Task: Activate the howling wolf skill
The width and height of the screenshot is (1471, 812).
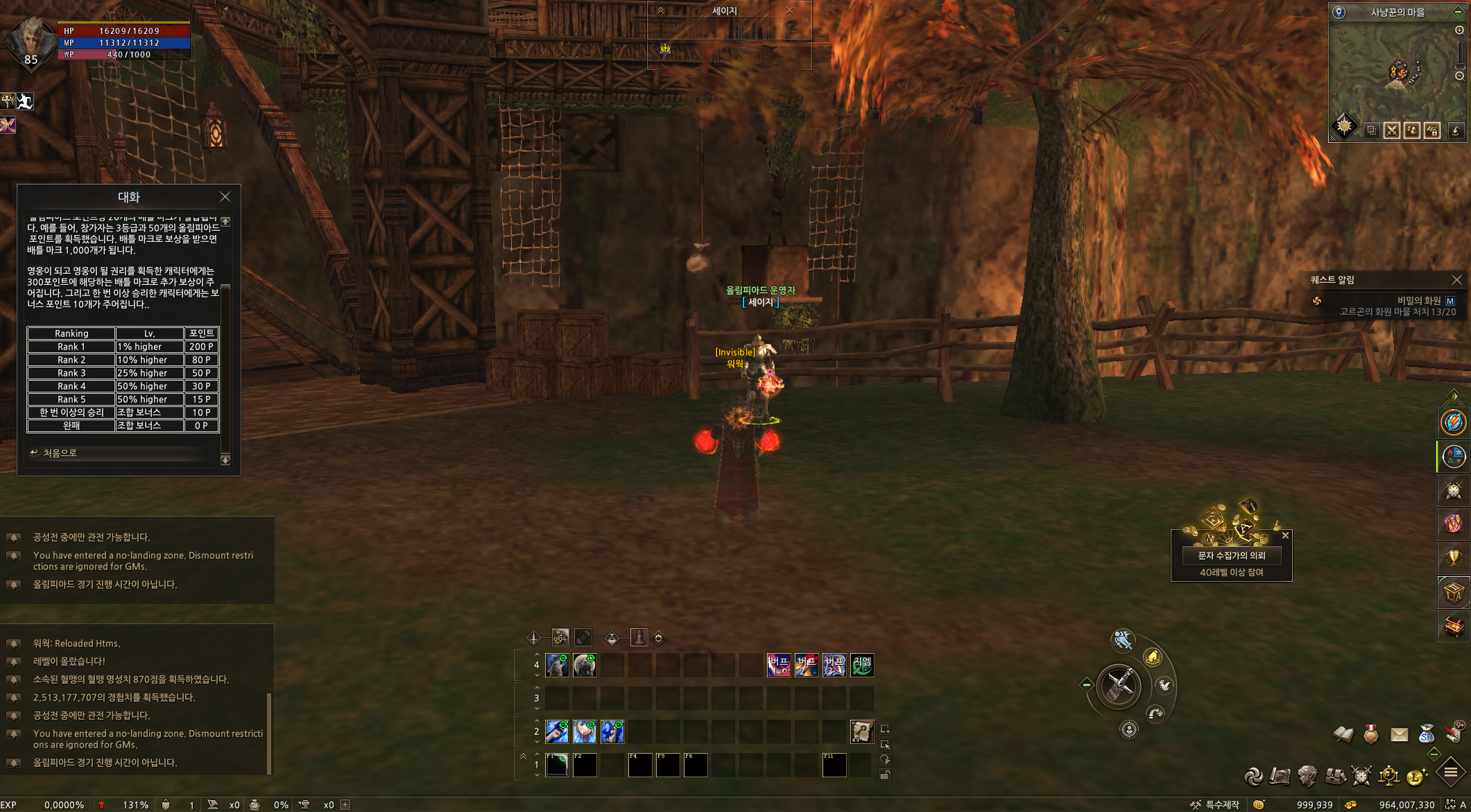Action: [x=557, y=665]
